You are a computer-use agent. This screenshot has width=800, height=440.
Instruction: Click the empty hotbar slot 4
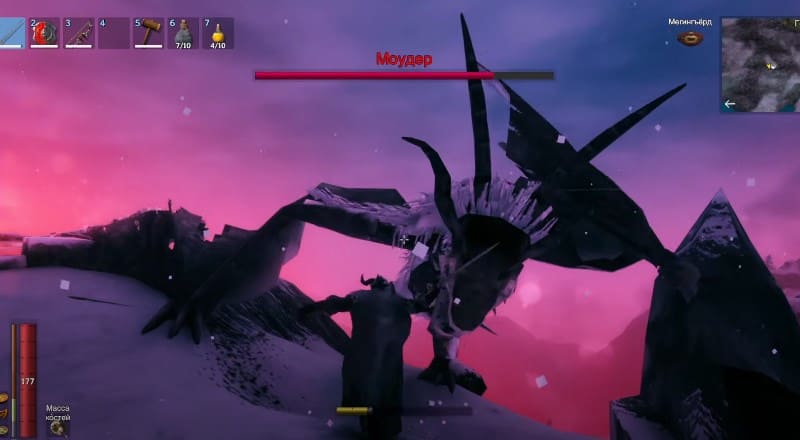[114, 33]
